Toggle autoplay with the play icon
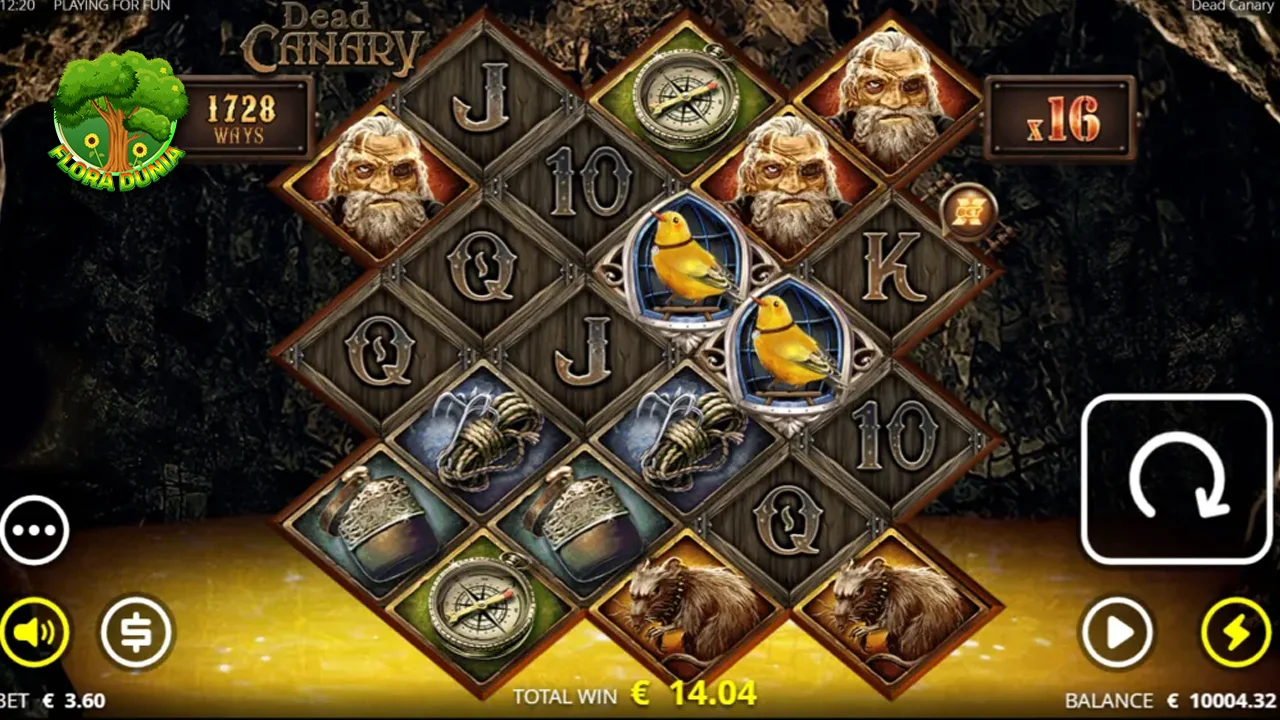 point(1118,630)
